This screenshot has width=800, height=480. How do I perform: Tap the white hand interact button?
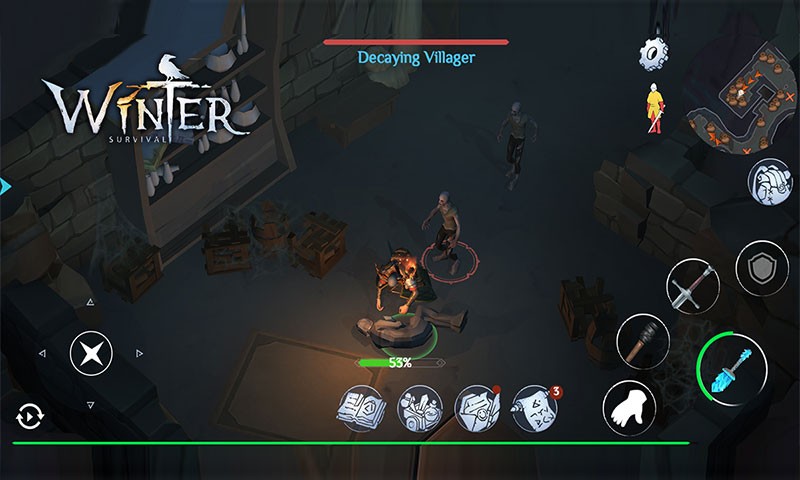630,405
